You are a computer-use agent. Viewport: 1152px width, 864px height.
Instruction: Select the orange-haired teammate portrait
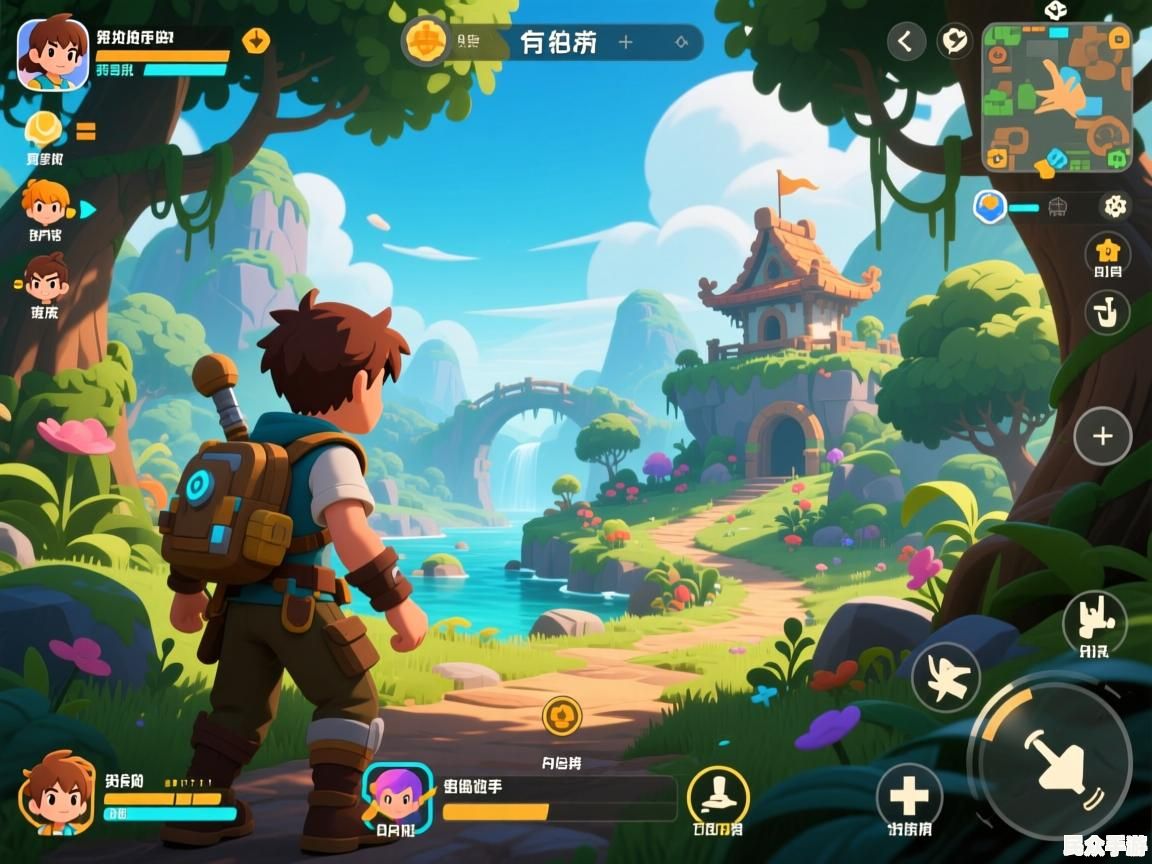coord(46,204)
